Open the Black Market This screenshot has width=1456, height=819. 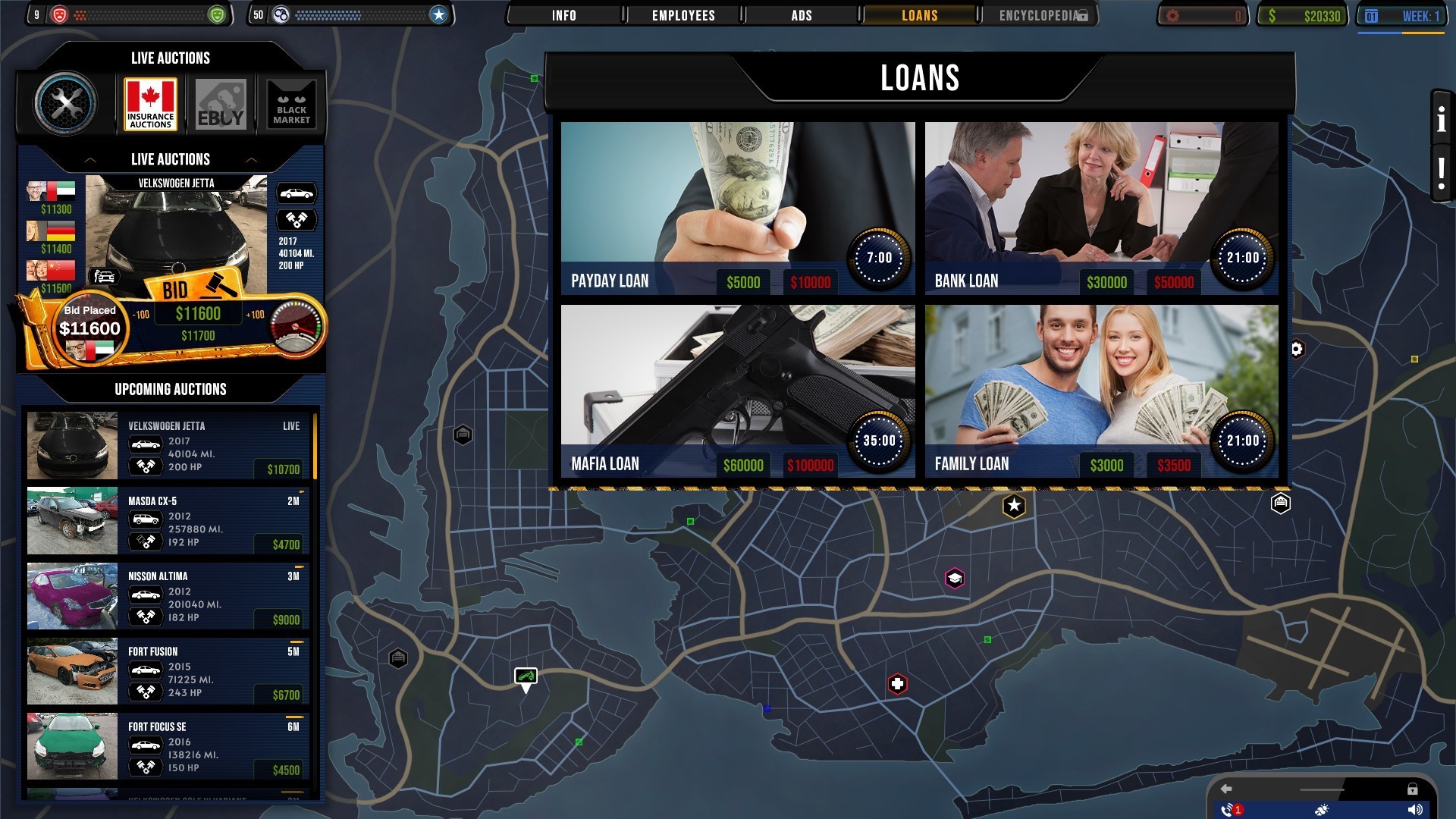tap(290, 104)
